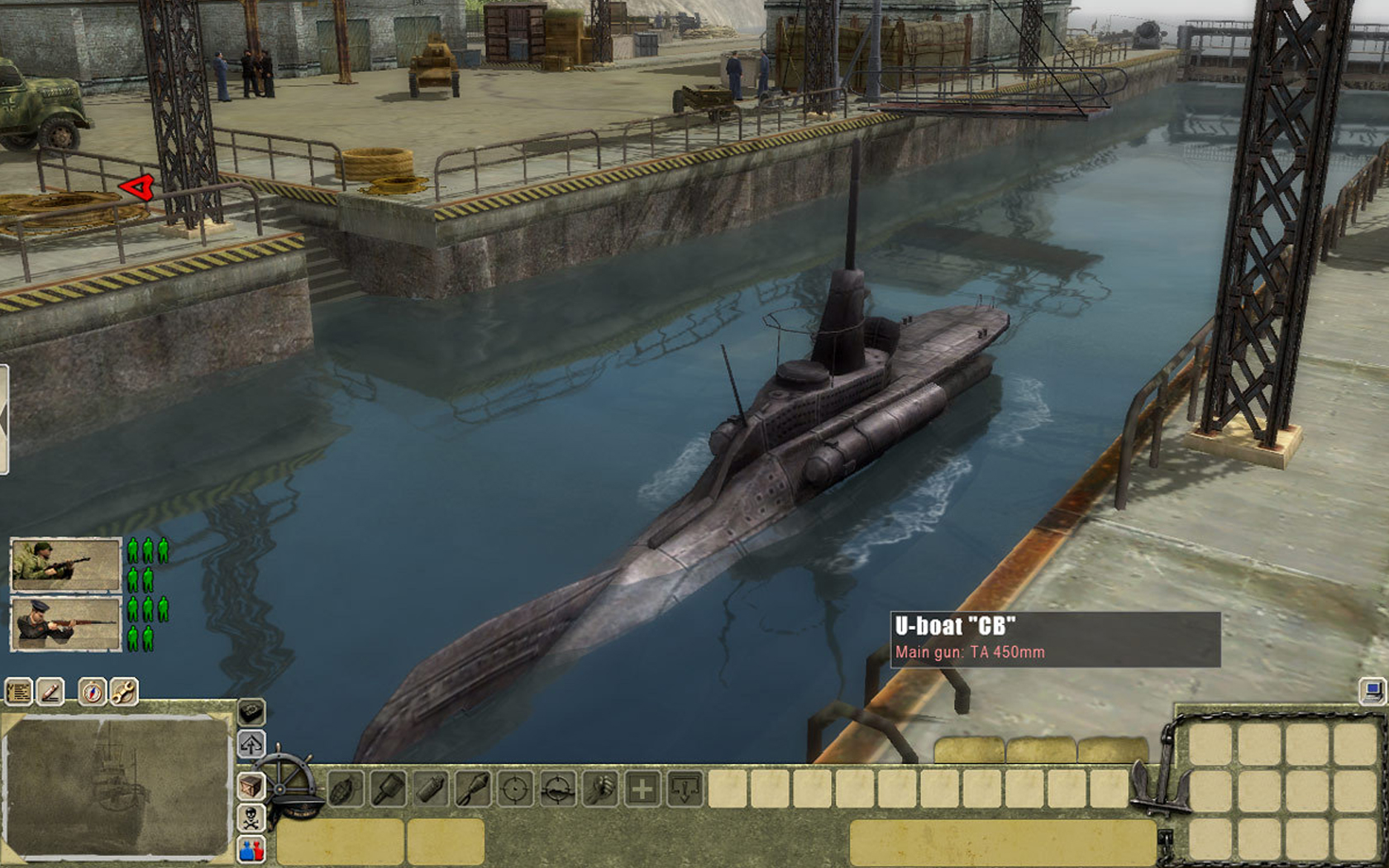Screen dimensions: 1389x868
Task: Choose the smoke canister command
Action: coord(430,789)
